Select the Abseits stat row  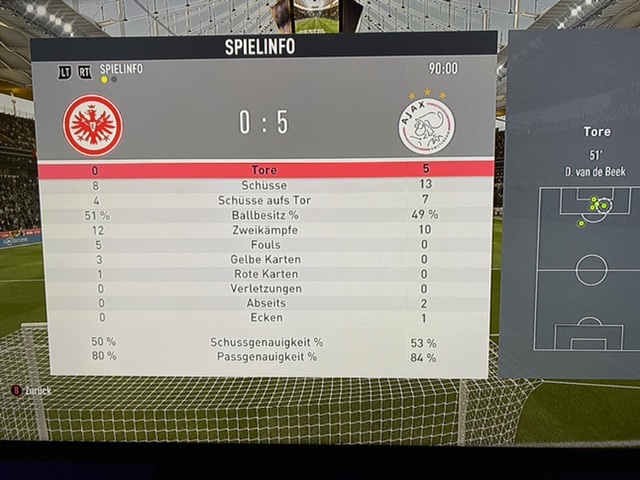265,303
